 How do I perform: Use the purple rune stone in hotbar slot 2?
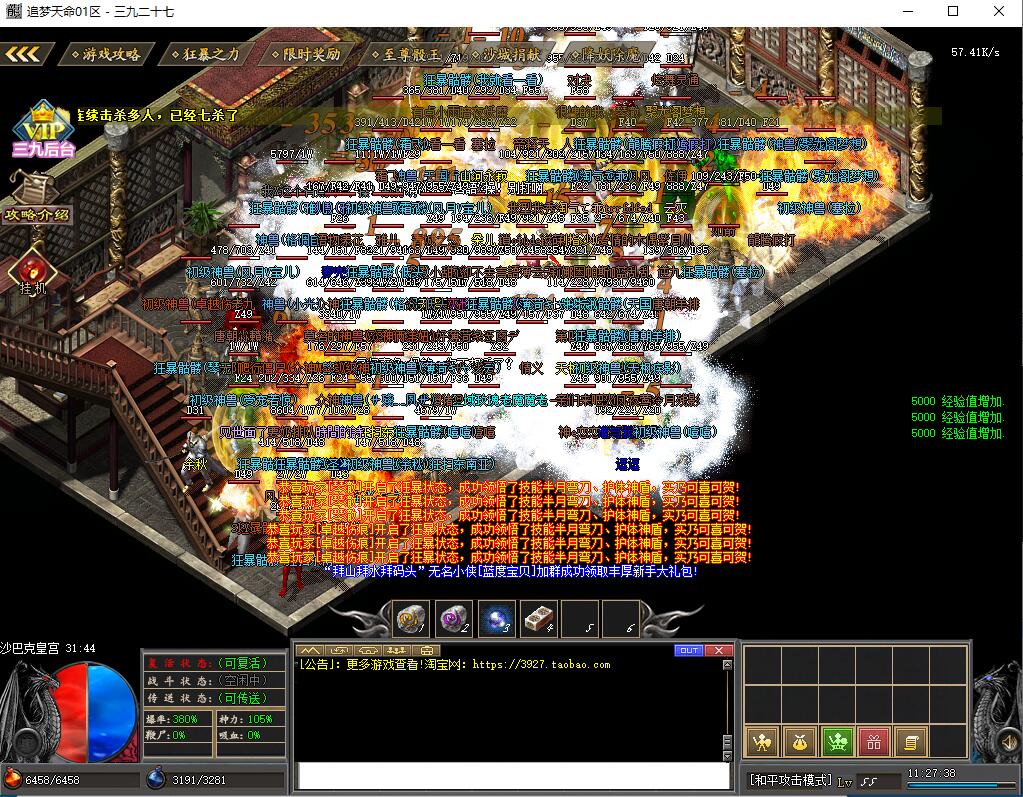(454, 620)
